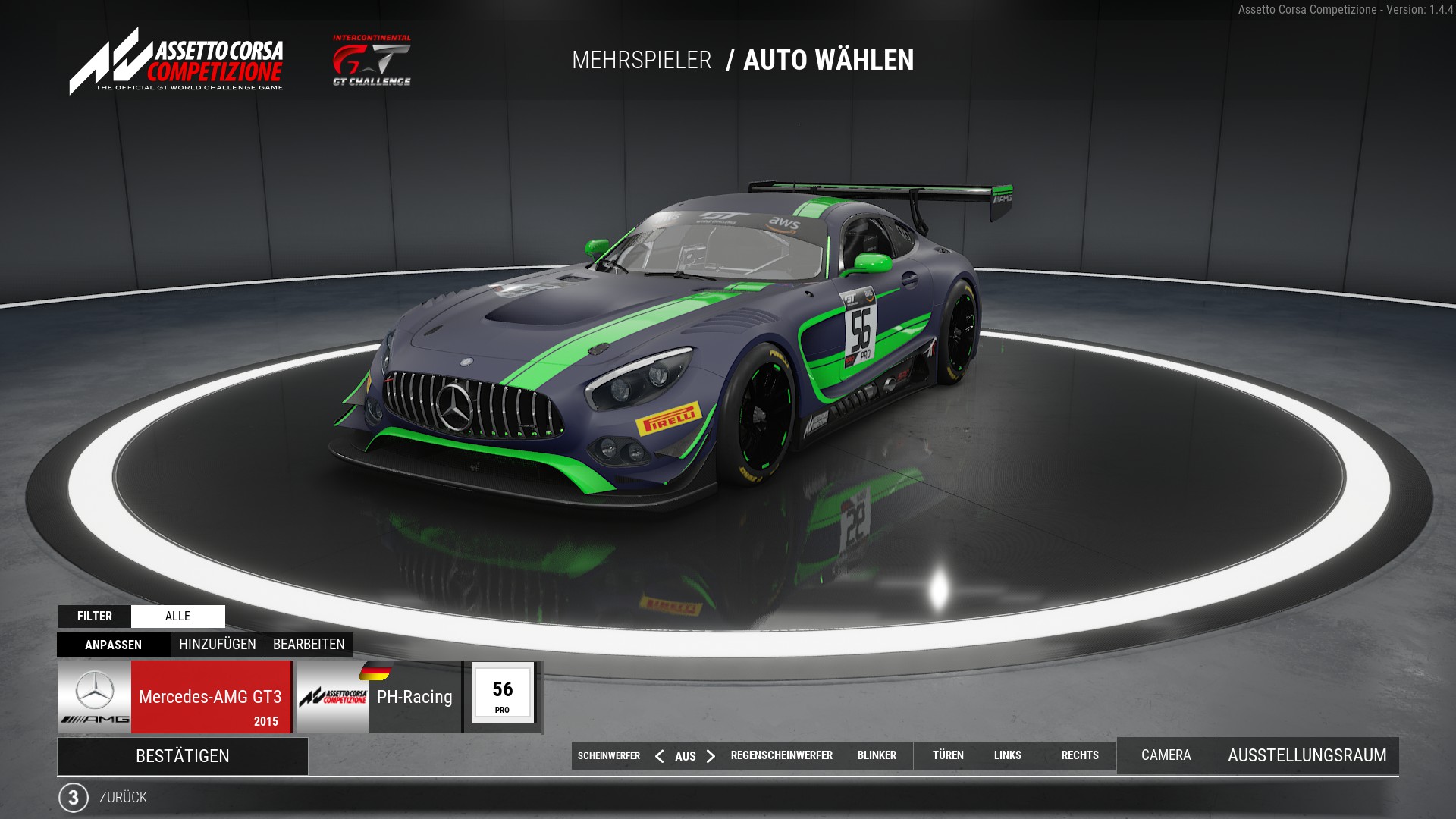Change the view with Camera button
This screenshot has height=819, width=1456.
click(x=1166, y=755)
